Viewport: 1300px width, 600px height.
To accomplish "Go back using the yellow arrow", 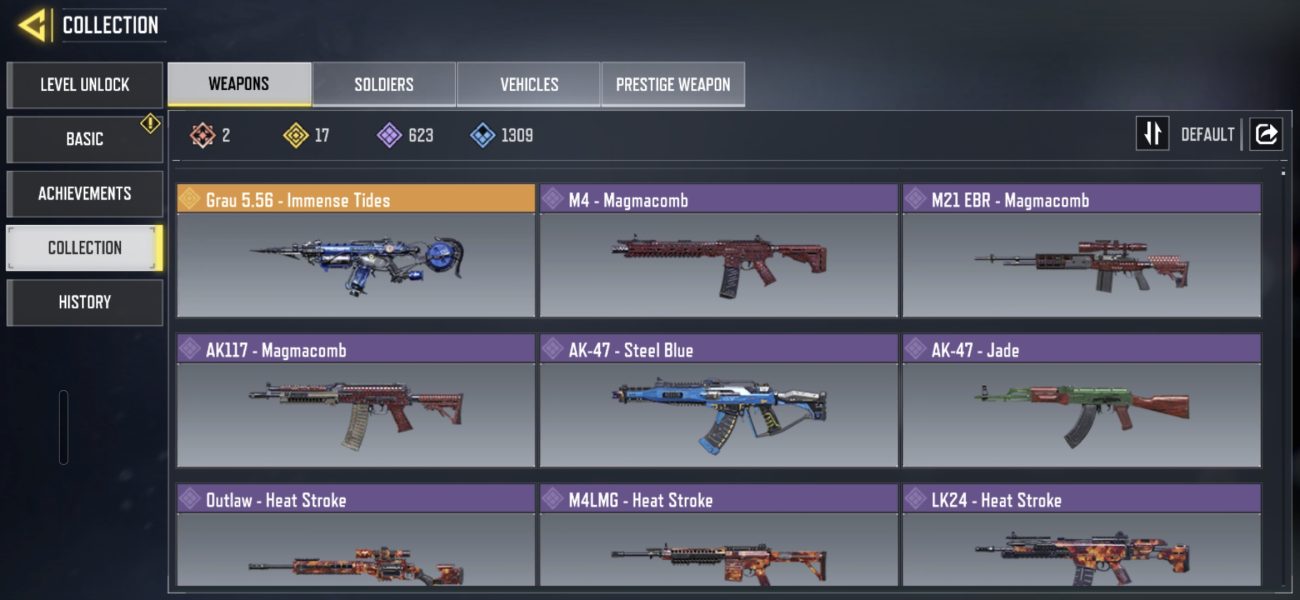I will coord(33,24).
